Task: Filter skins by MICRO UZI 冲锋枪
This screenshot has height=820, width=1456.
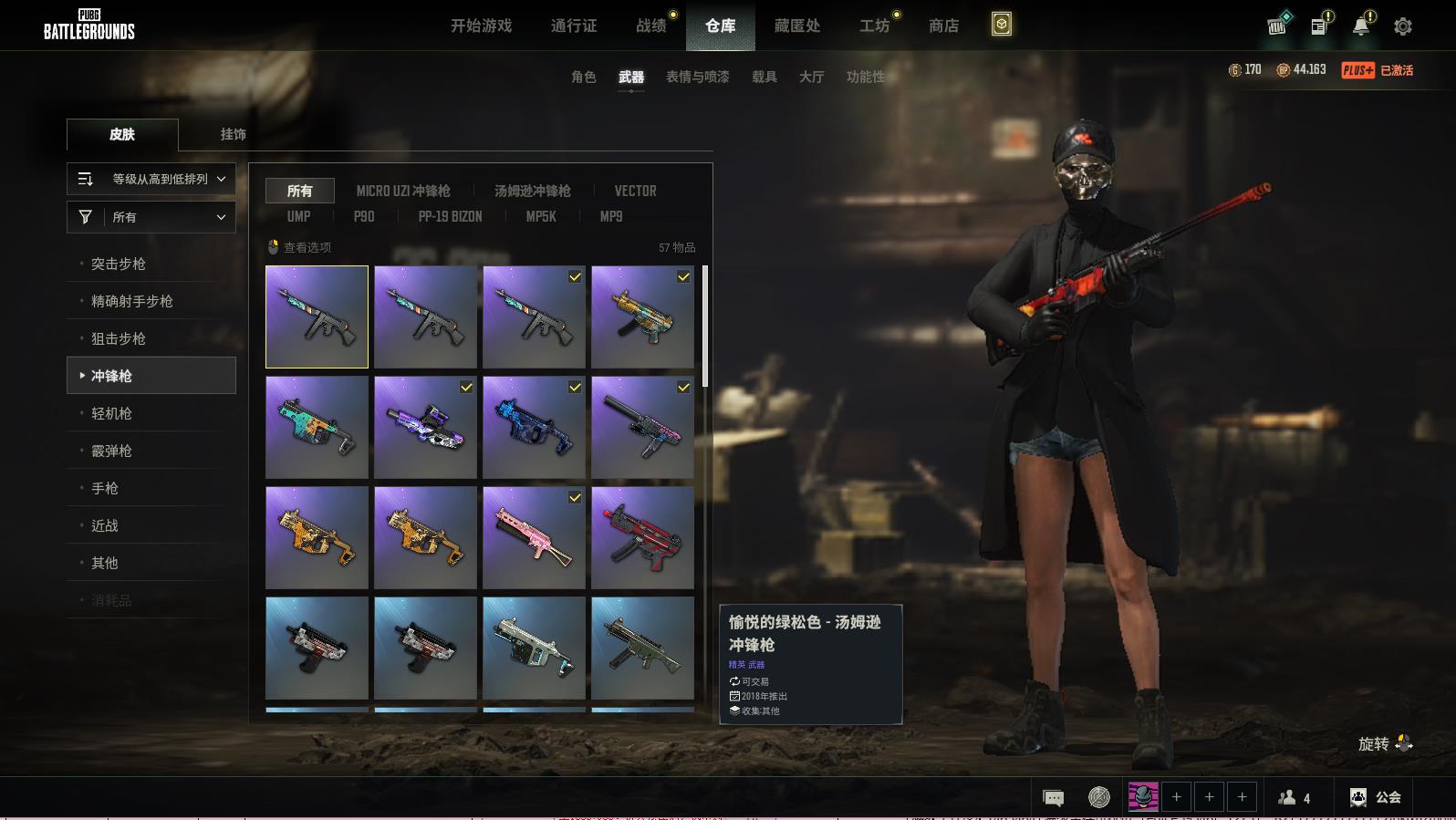Action: point(403,191)
